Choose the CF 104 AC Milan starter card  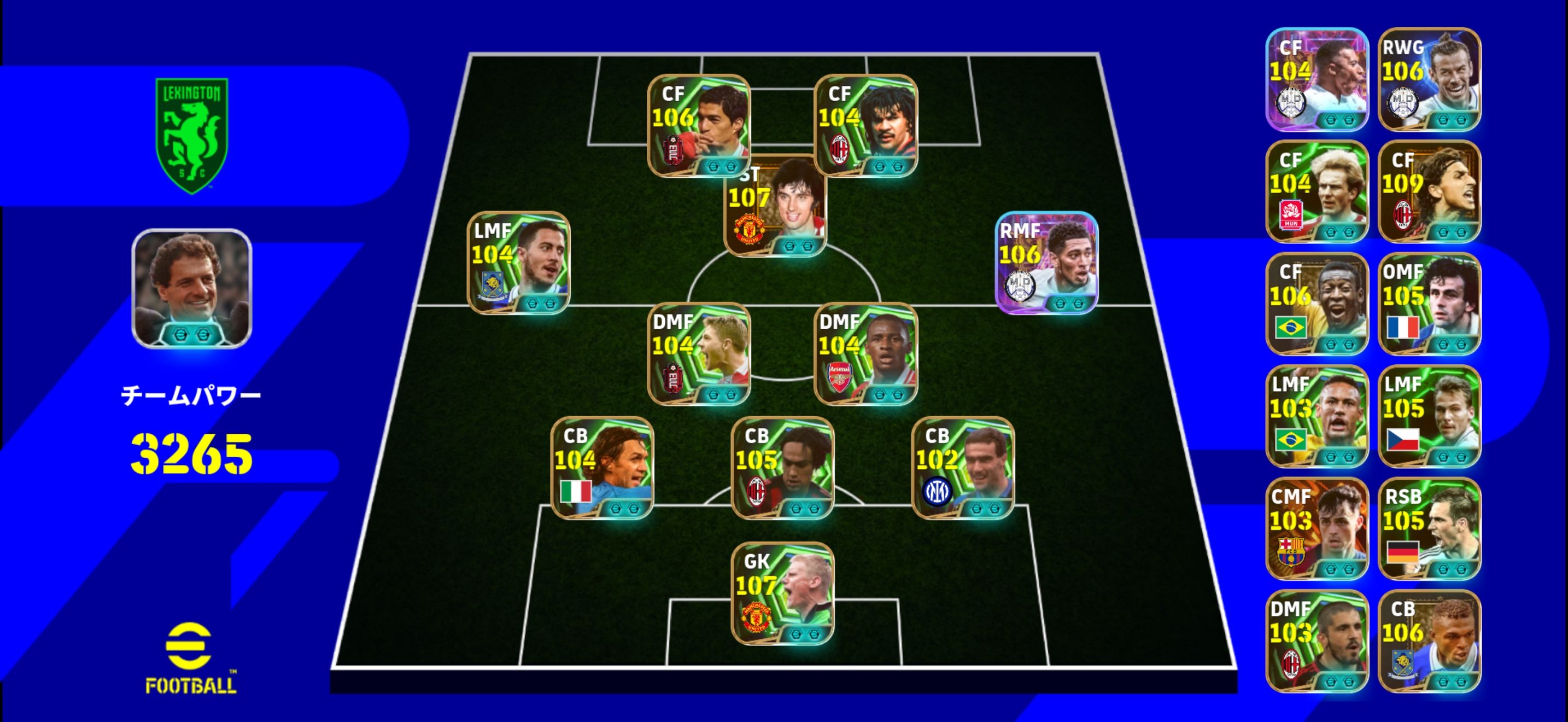tap(865, 125)
